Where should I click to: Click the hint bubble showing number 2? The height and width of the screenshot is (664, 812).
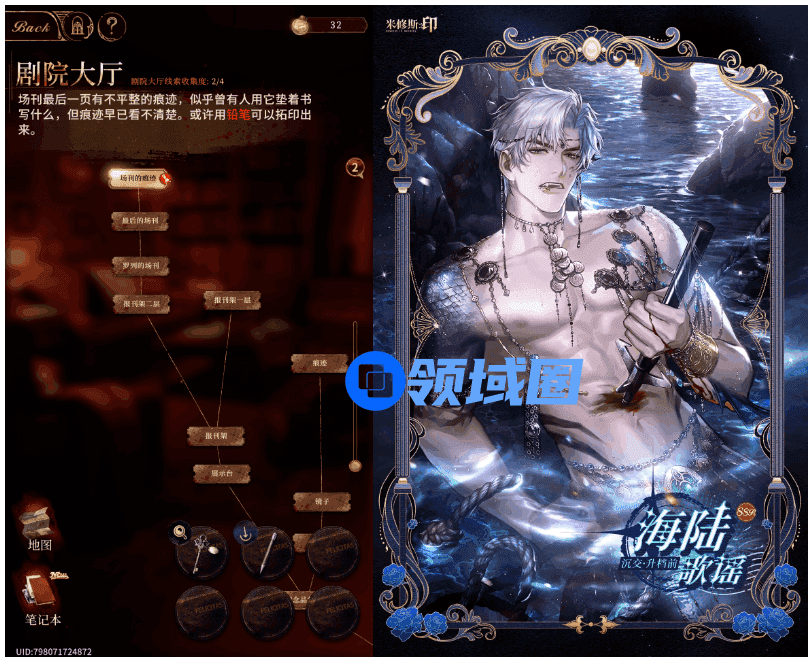coord(354,167)
